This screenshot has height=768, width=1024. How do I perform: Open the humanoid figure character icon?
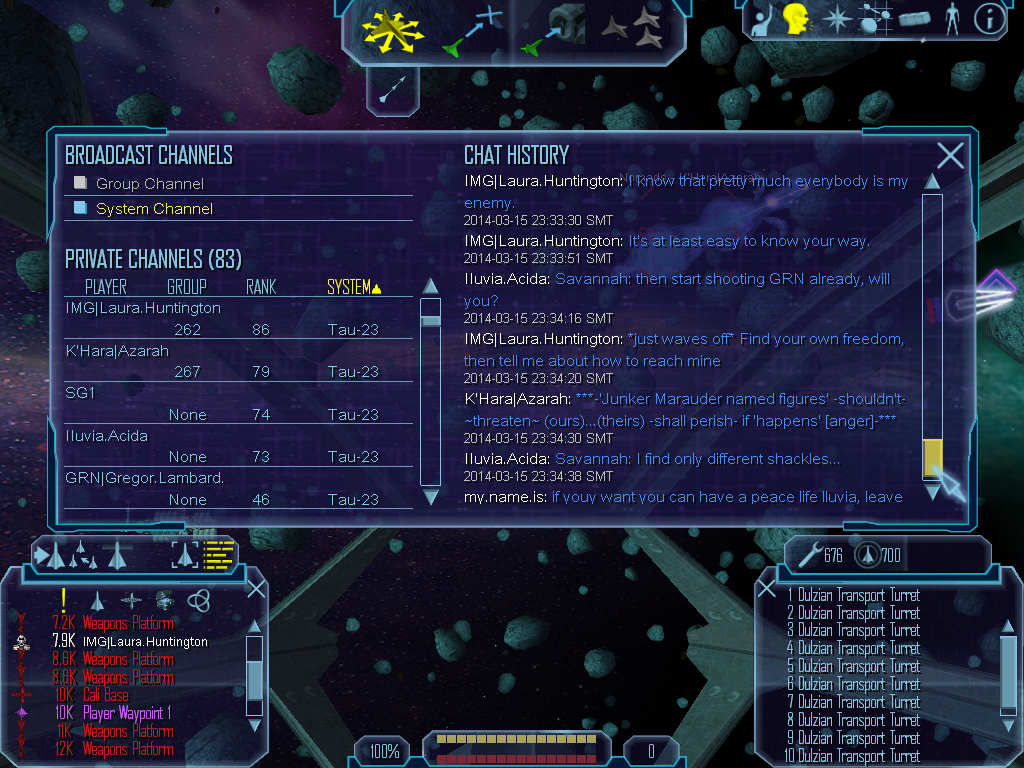point(951,19)
